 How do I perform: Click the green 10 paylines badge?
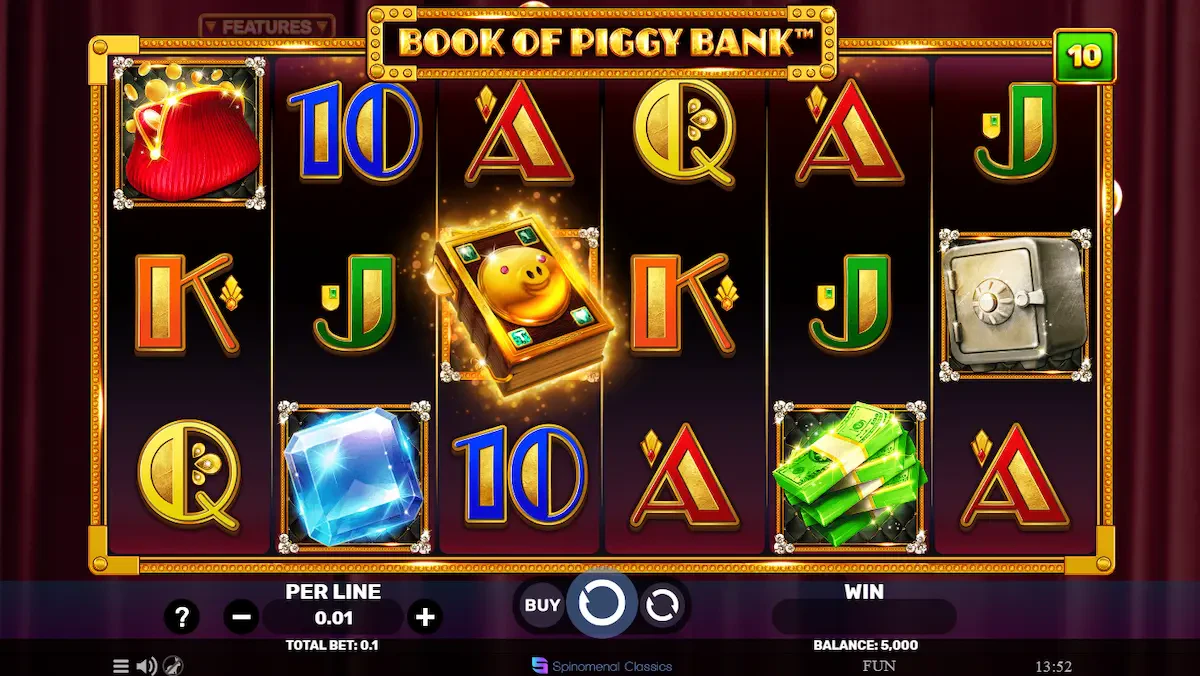click(x=1084, y=56)
